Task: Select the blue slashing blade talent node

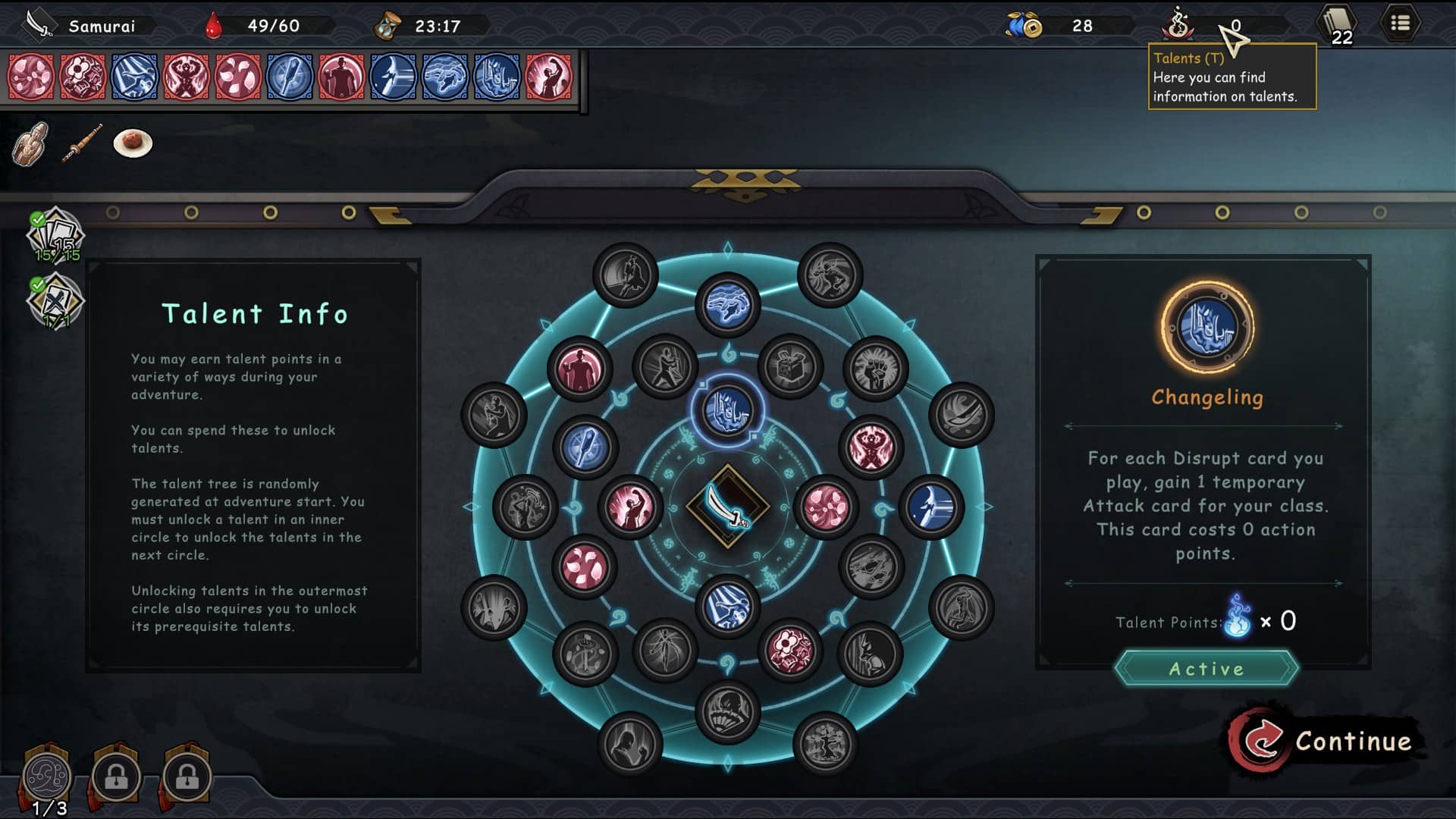Action: (931, 507)
